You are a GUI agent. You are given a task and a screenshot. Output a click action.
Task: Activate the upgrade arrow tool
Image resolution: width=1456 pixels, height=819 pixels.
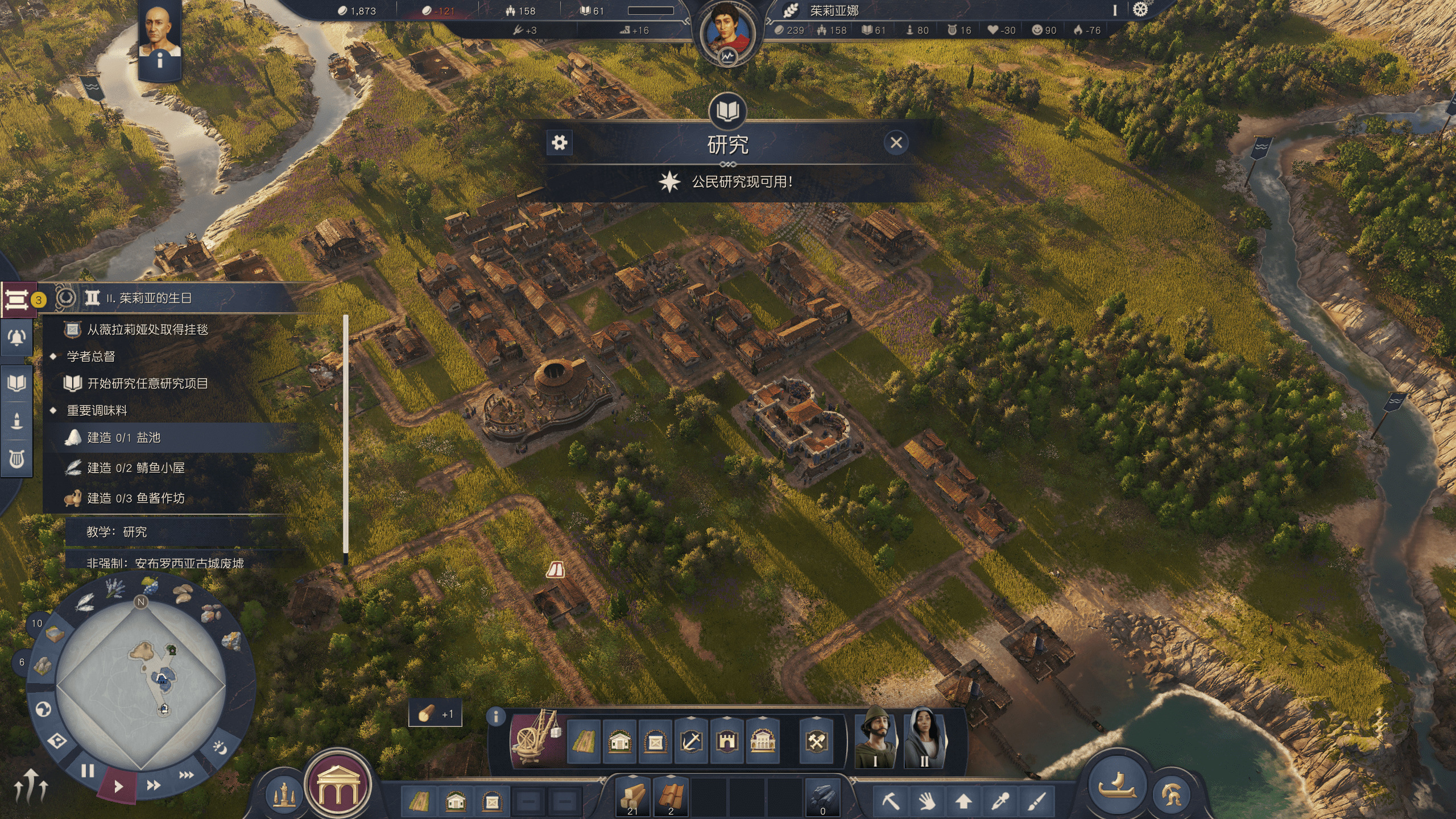point(963,801)
